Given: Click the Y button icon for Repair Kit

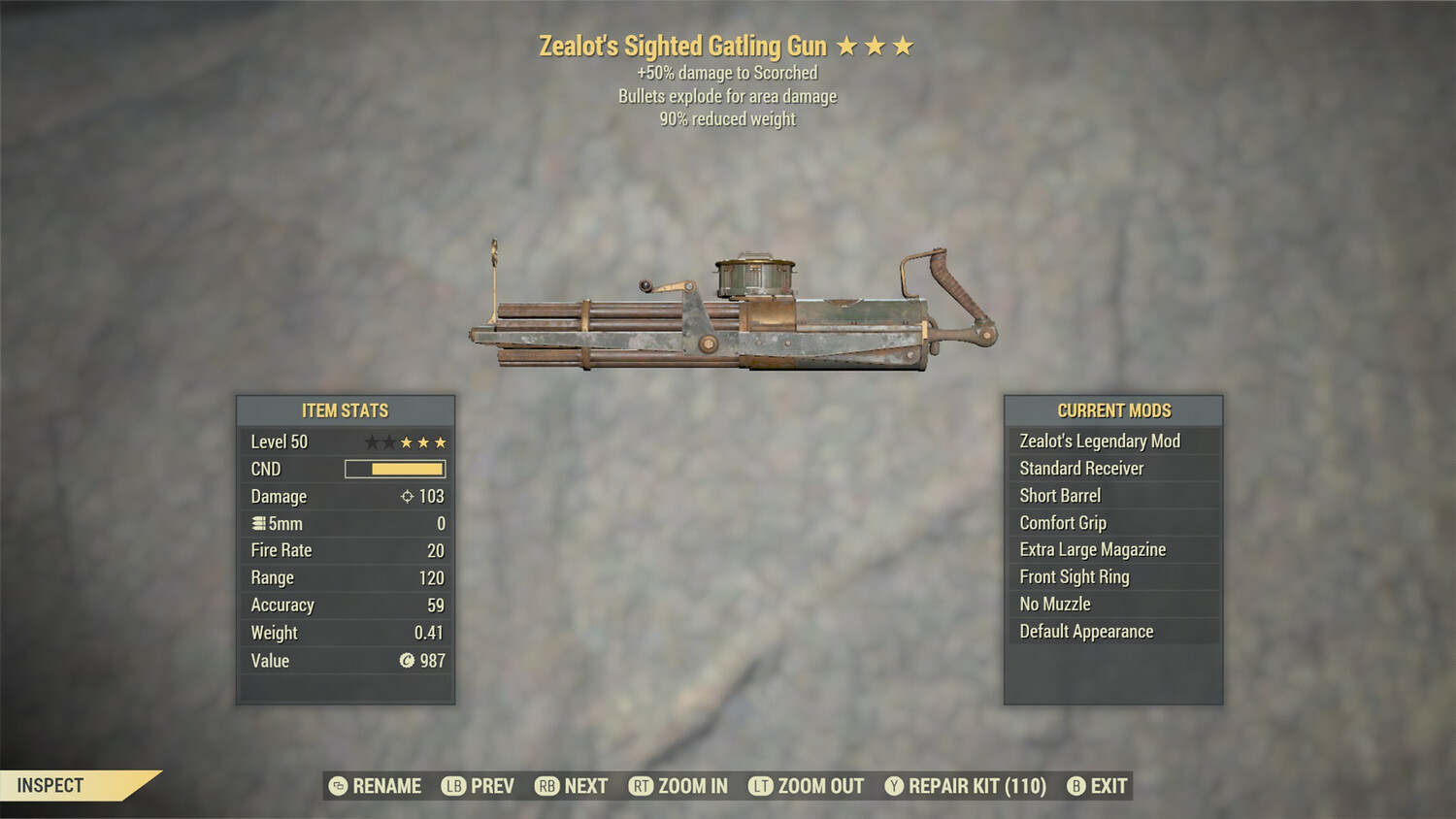Looking at the screenshot, I should pos(894,786).
